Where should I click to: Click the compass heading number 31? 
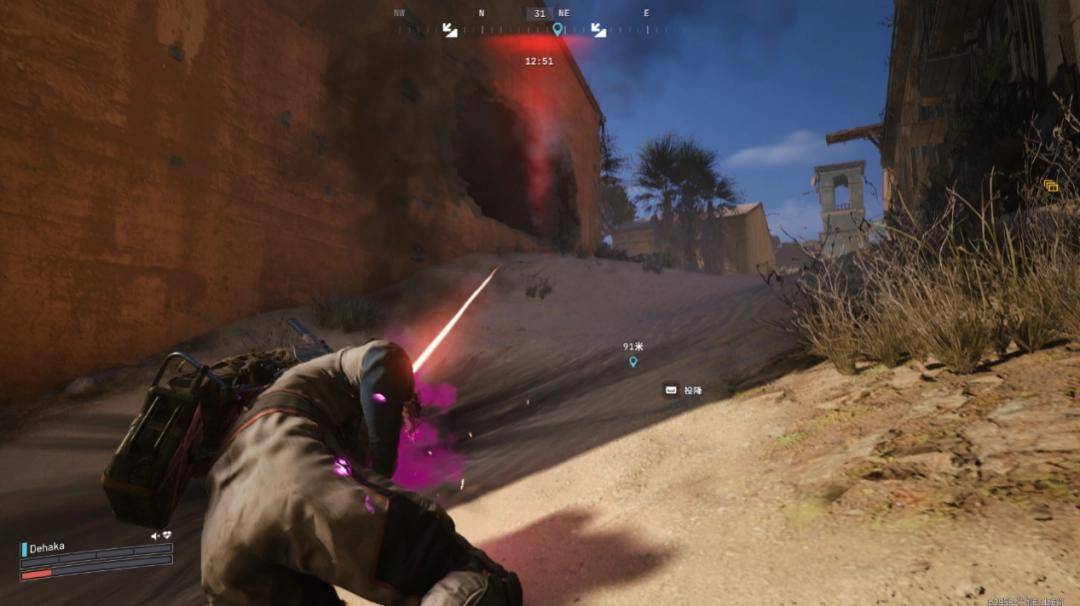coord(540,13)
